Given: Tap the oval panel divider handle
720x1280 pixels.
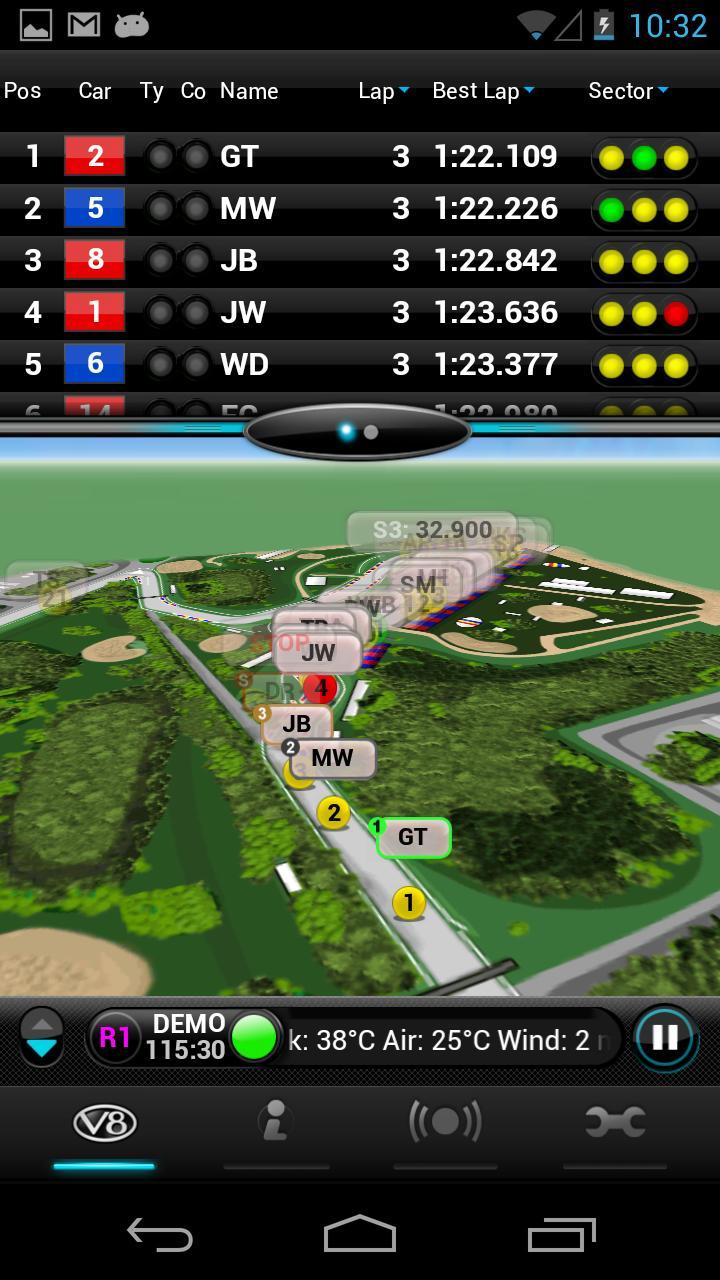Looking at the screenshot, I should click(x=358, y=432).
